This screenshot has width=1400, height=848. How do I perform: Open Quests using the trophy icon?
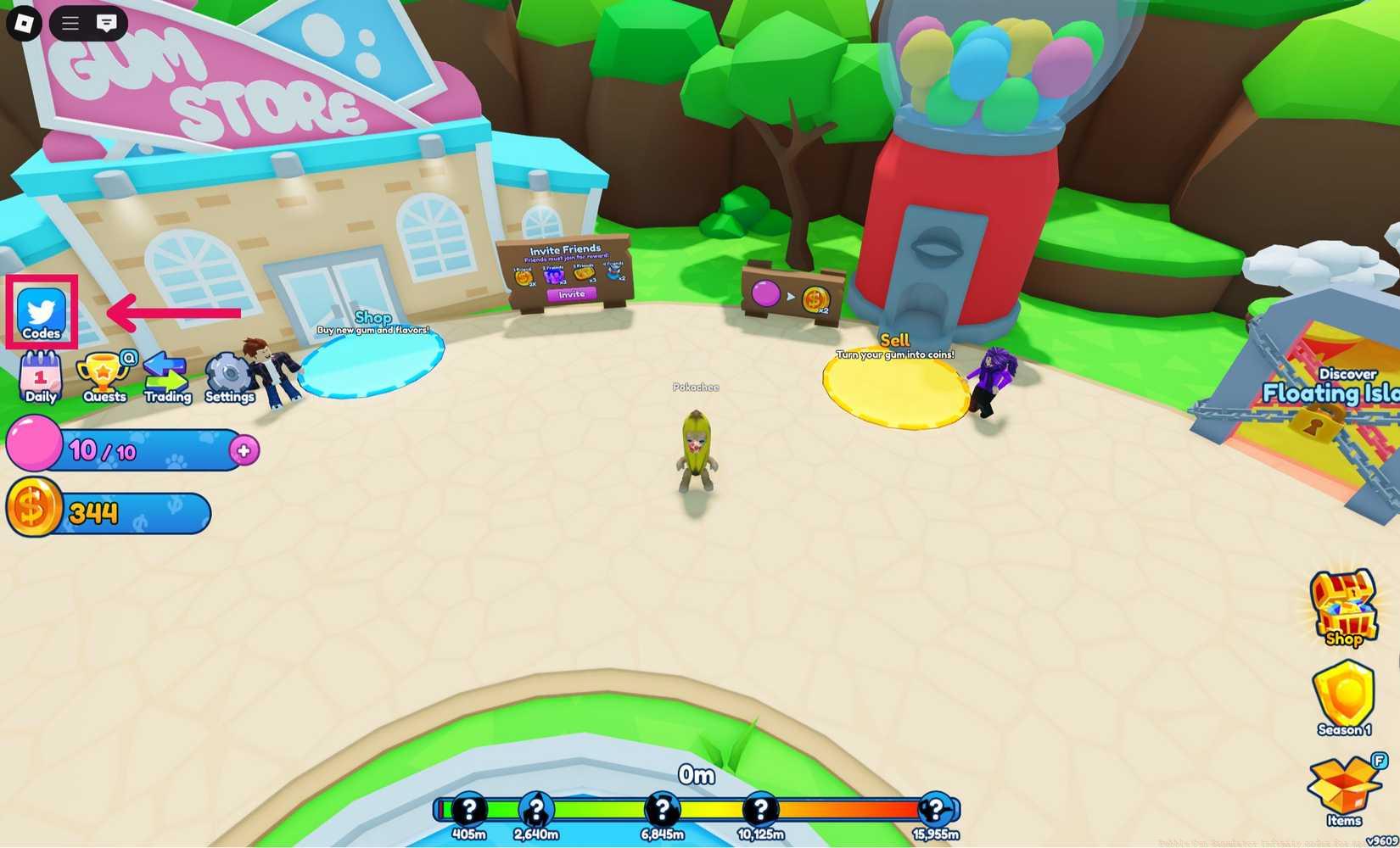(103, 371)
